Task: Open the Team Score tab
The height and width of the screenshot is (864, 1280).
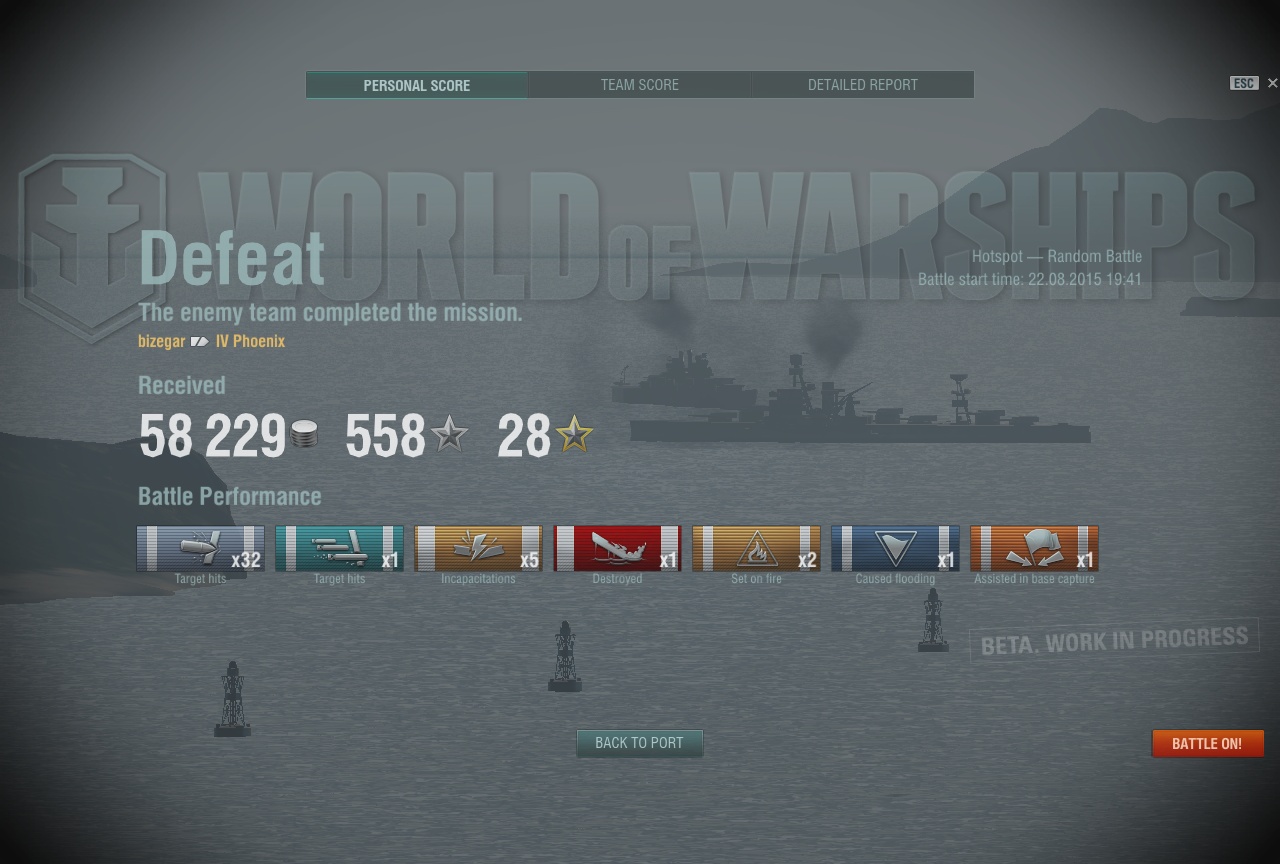Action: [x=639, y=85]
